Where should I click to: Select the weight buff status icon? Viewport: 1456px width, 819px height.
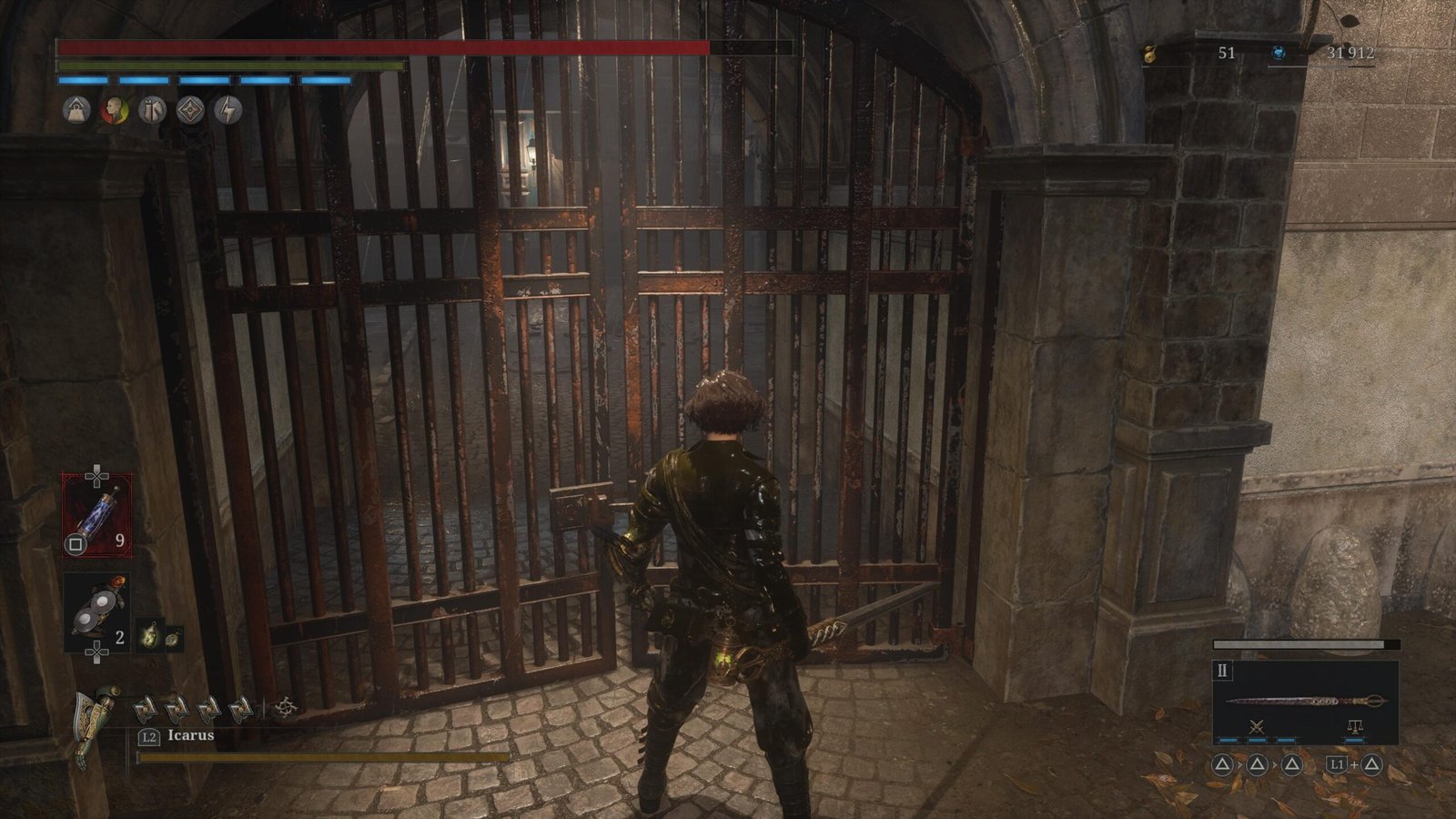(x=76, y=110)
